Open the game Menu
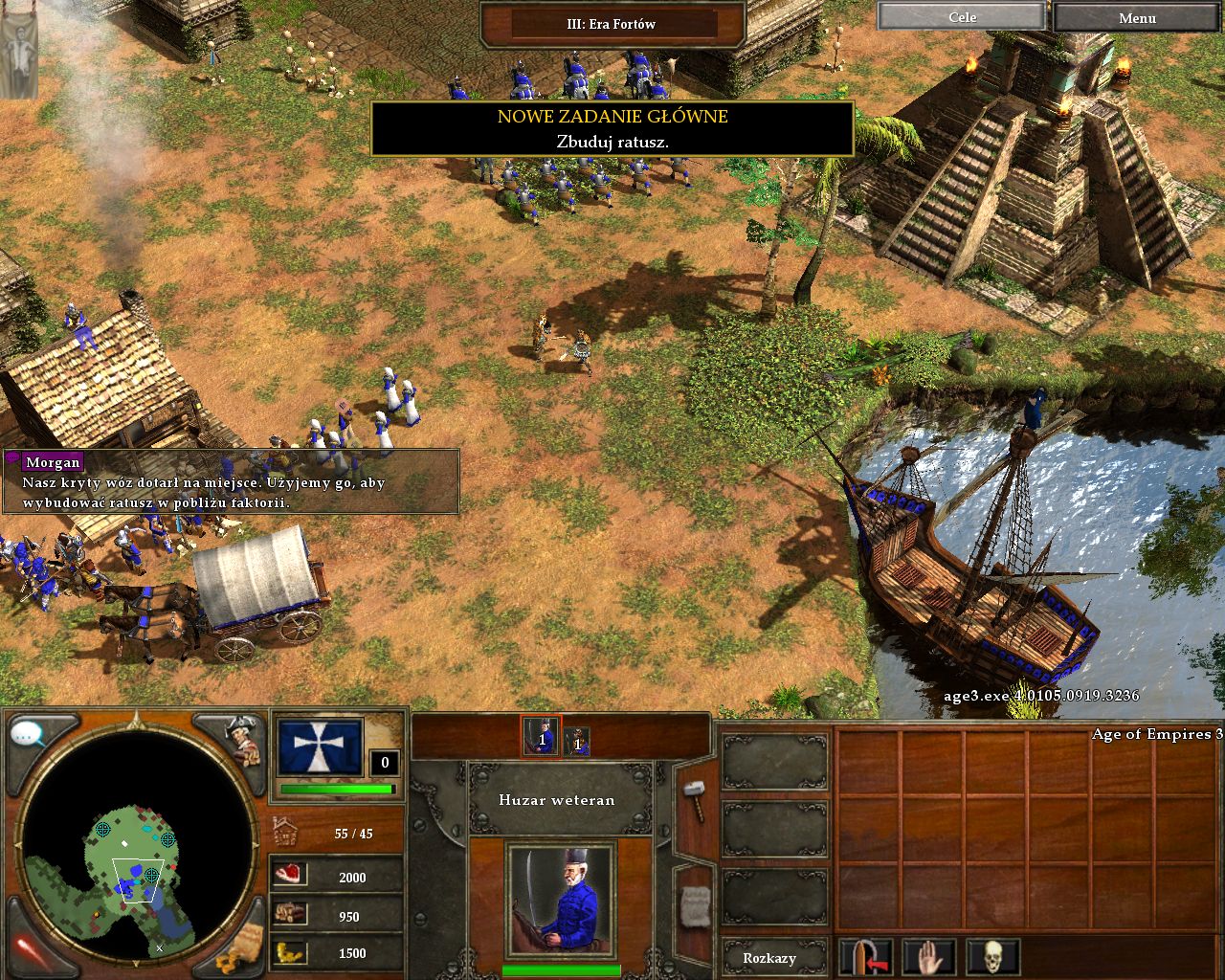 pos(1137,17)
